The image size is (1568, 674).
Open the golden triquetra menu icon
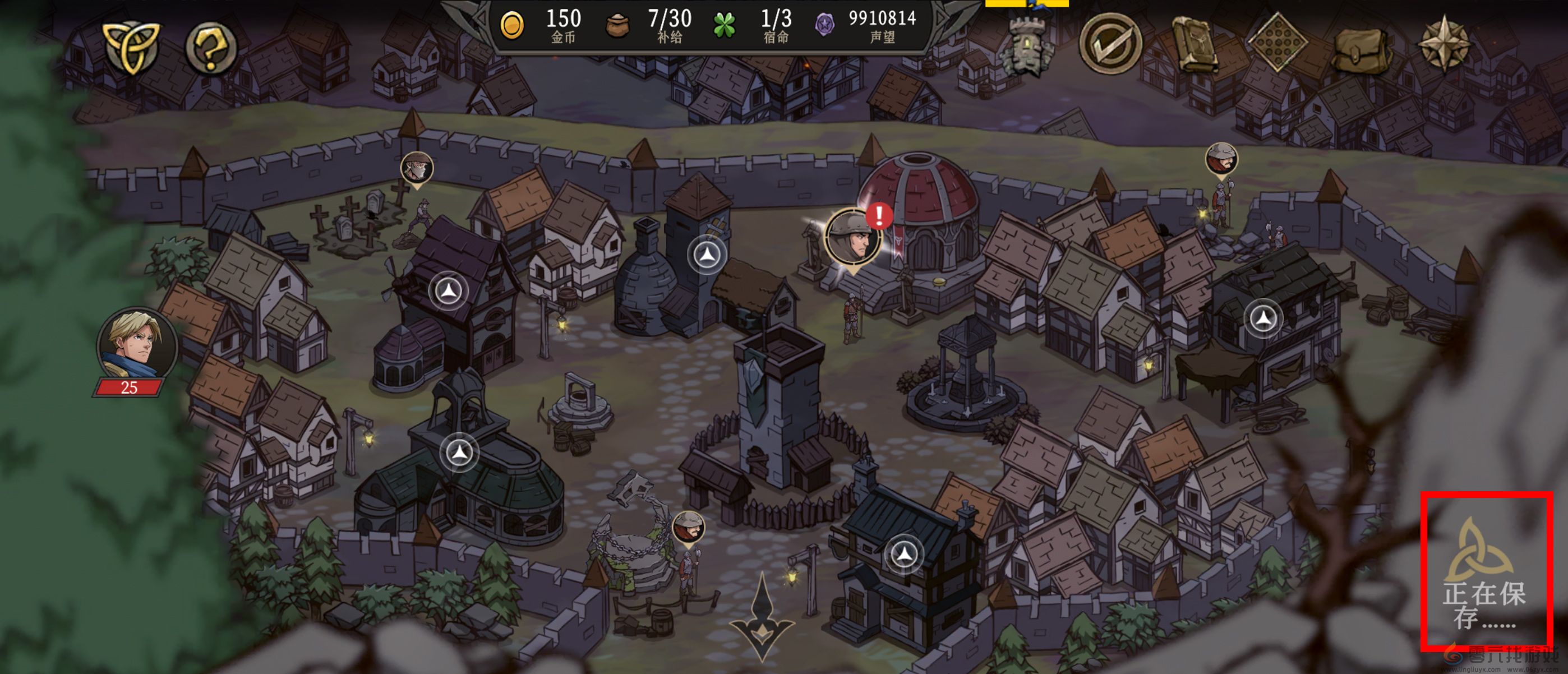coord(130,48)
